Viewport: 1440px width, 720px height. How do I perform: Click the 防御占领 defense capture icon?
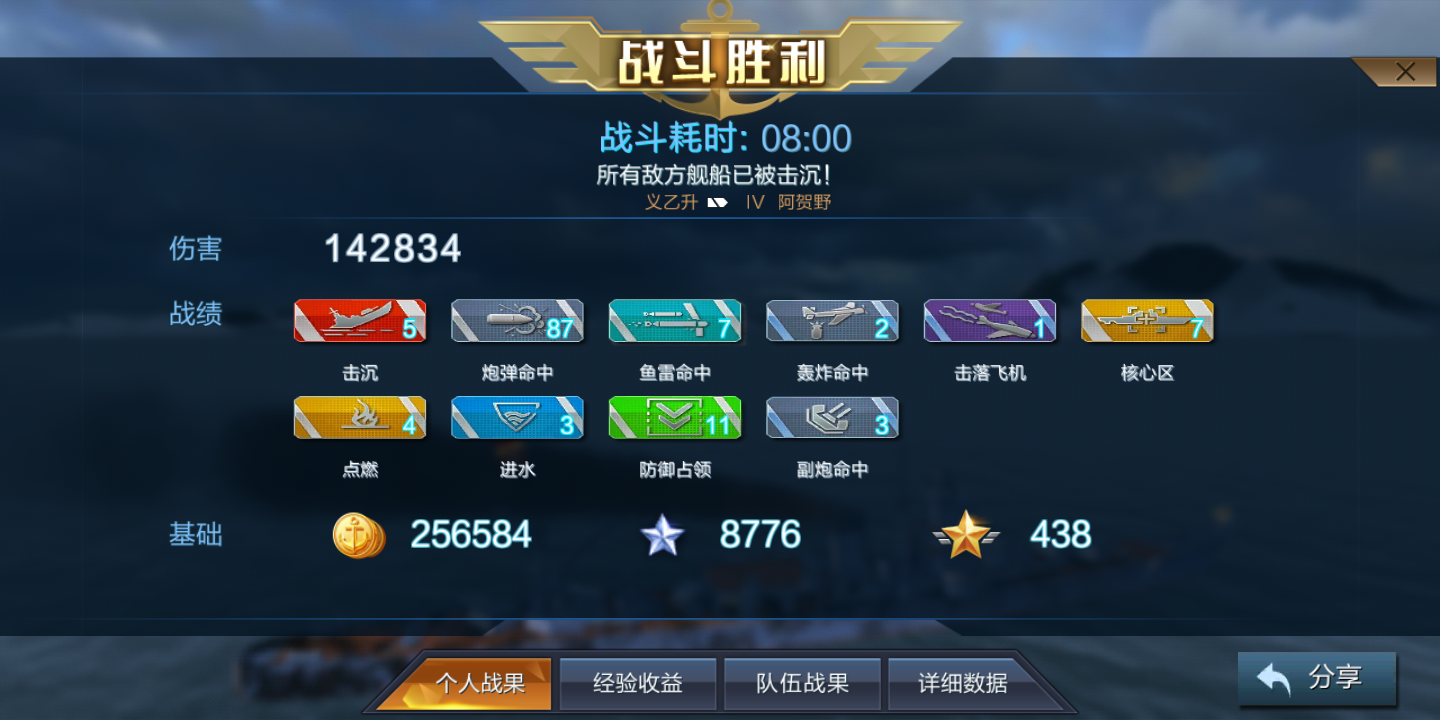pyautogui.click(x=674, y=417)
